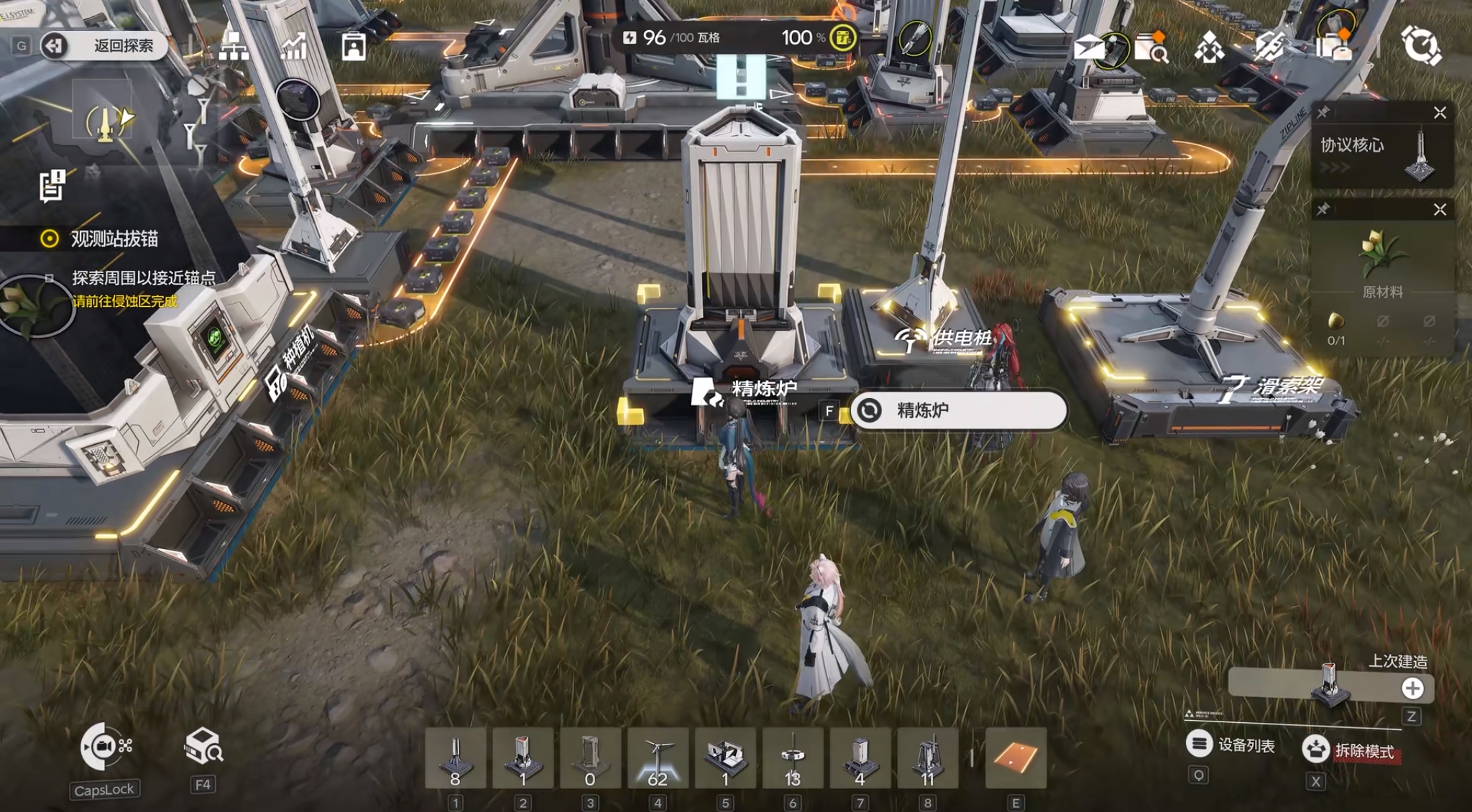Screen dimensions: 1472x812
Task: Open the rising chart statistics icon
Action: (x=293, y=45)
